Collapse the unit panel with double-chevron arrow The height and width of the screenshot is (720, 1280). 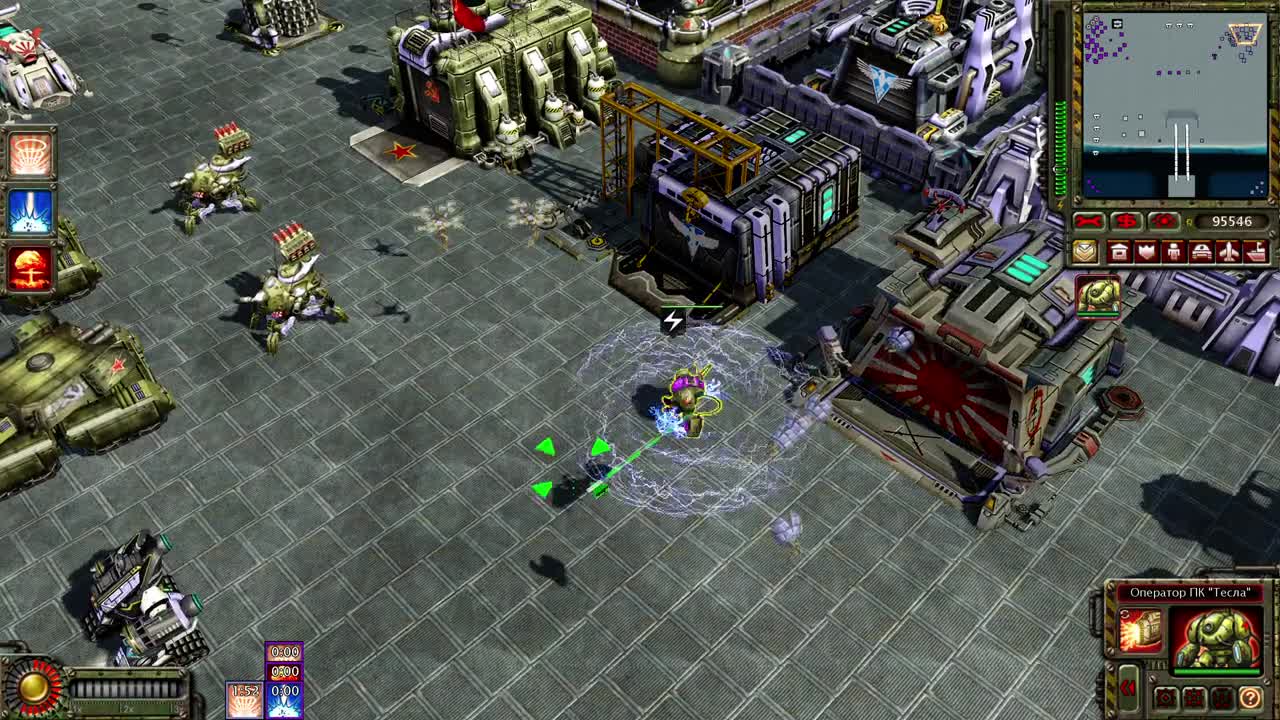(x=1128, y=687)
